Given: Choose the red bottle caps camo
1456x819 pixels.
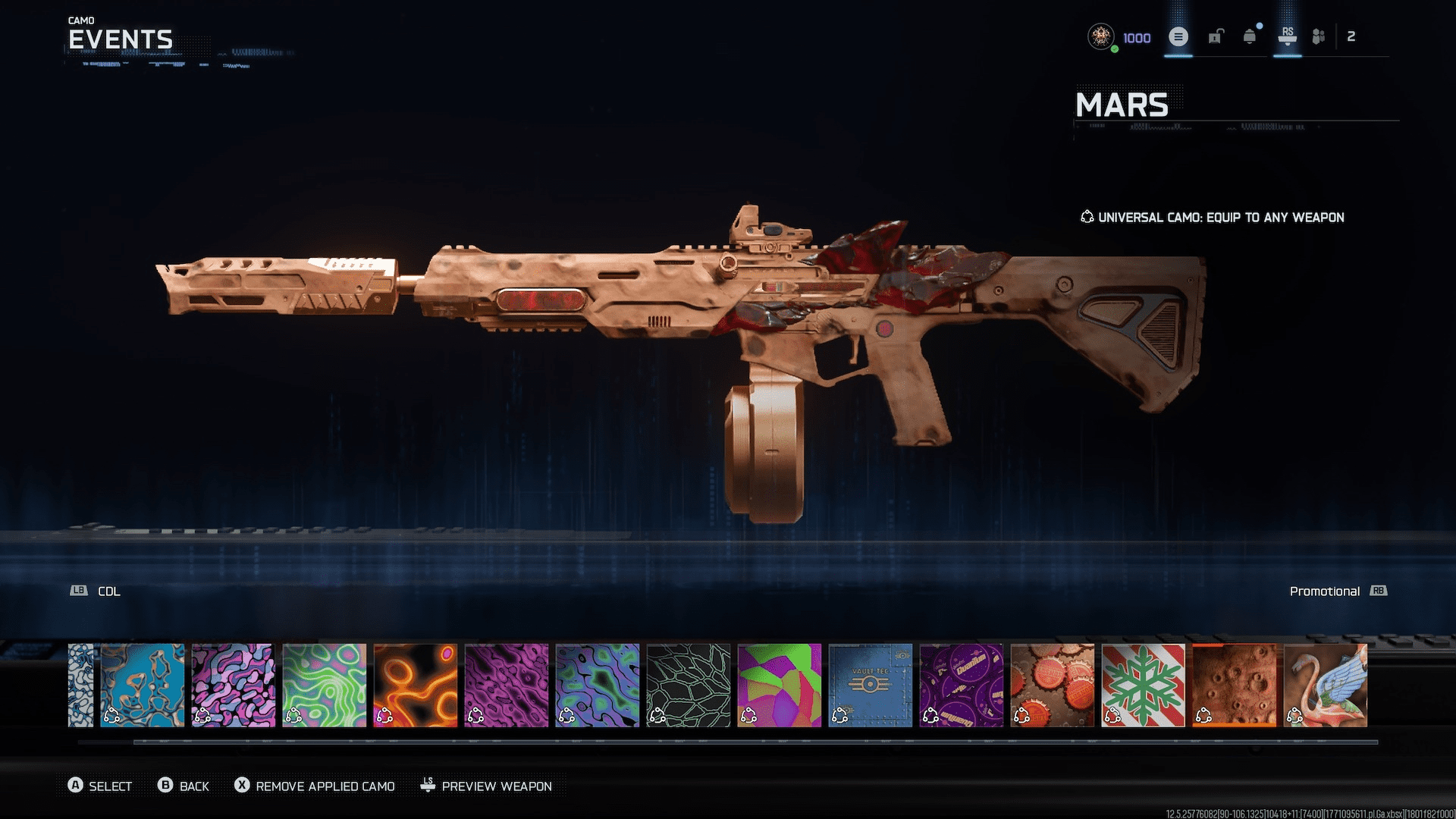Looking at the screenshot, I should pyautogui.click(x=1052, y=685).
